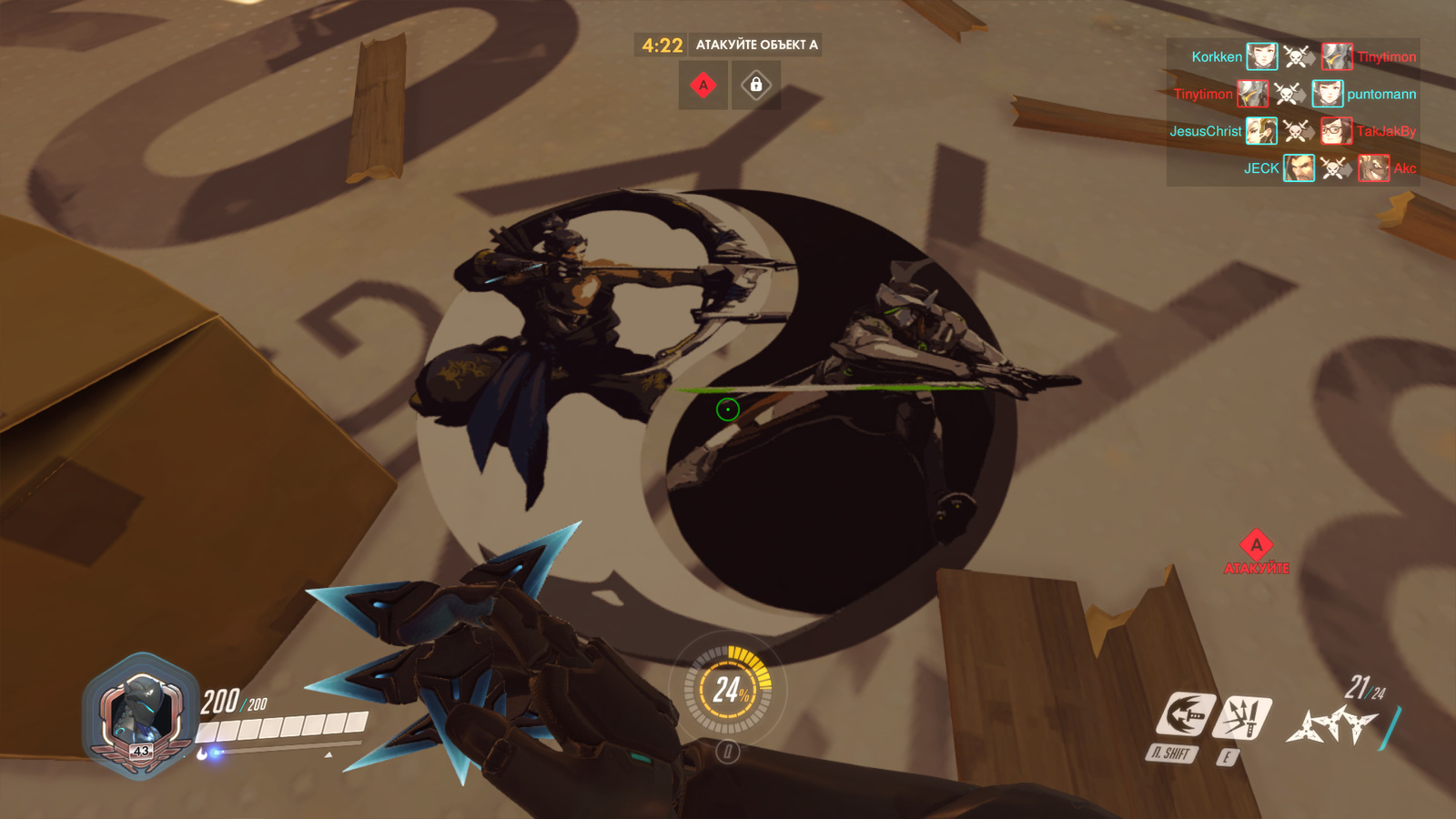The height and width of the screenshot is (819, 1456).
Task: Choose JECK's kill feed entry
Action: coord(1261,168)
